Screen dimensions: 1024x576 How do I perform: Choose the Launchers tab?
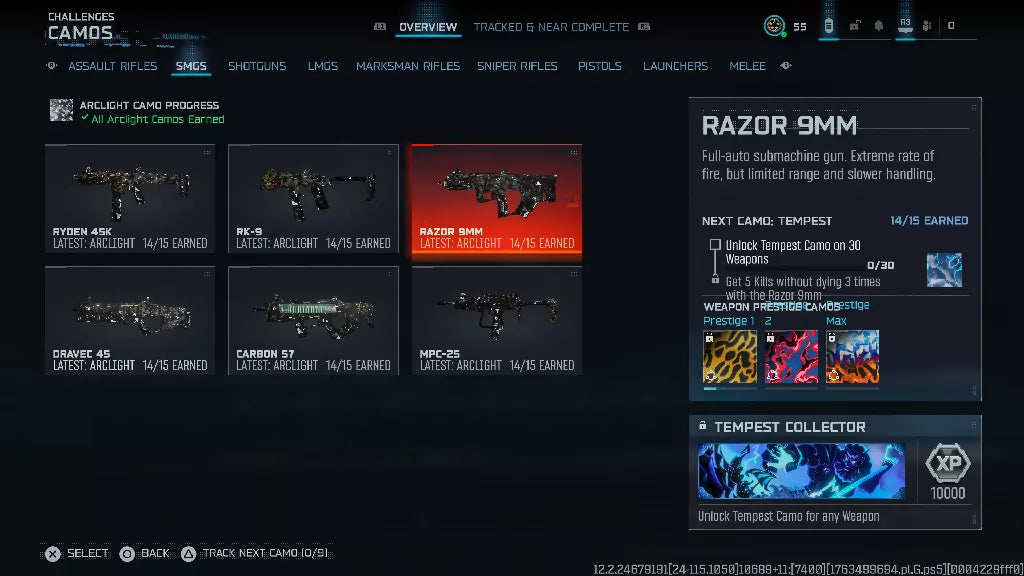(x=675, y=66)
